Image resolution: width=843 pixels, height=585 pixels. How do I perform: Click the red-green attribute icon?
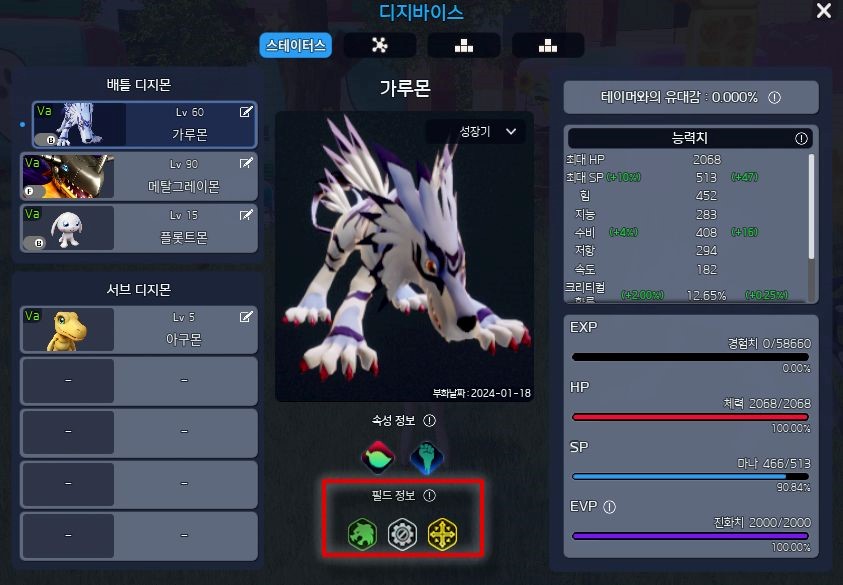pos(378,457)
